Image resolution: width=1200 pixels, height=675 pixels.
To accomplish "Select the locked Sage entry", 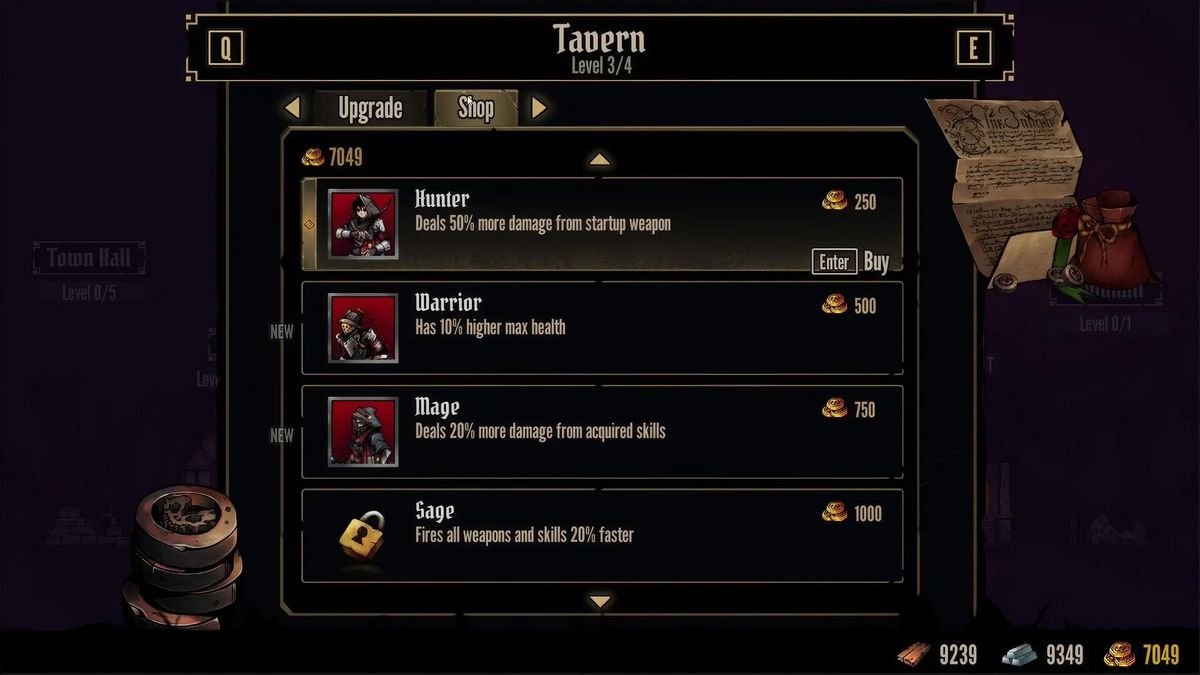I will pyautogui.click(x=602, y=535).
